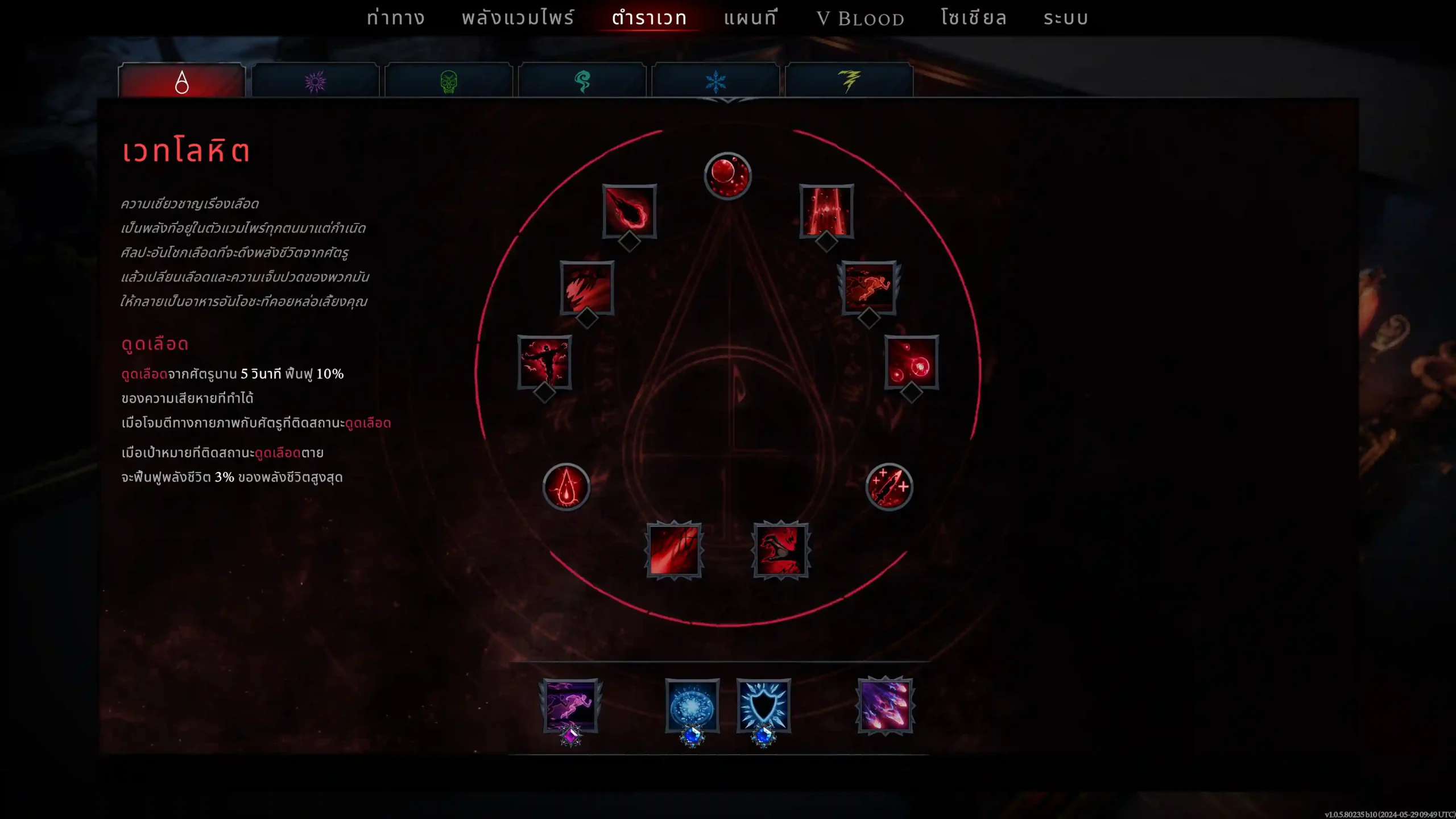Click the equipped purple dash ability slot

coord(570,705)
